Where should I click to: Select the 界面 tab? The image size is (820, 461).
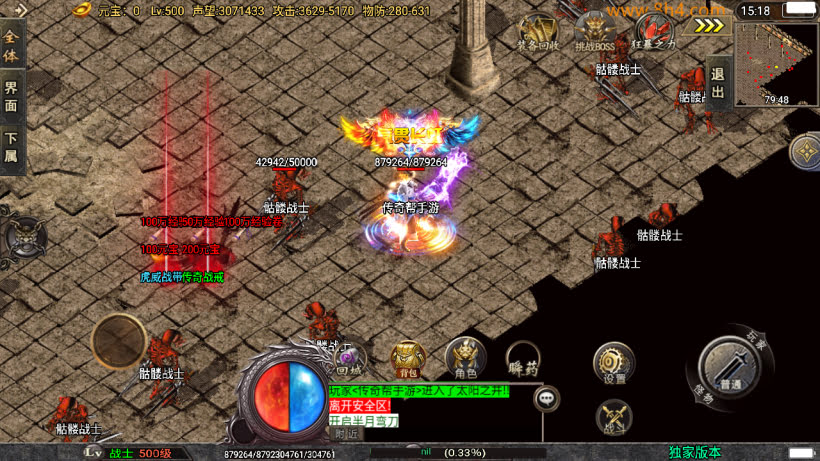pos(11,95)
